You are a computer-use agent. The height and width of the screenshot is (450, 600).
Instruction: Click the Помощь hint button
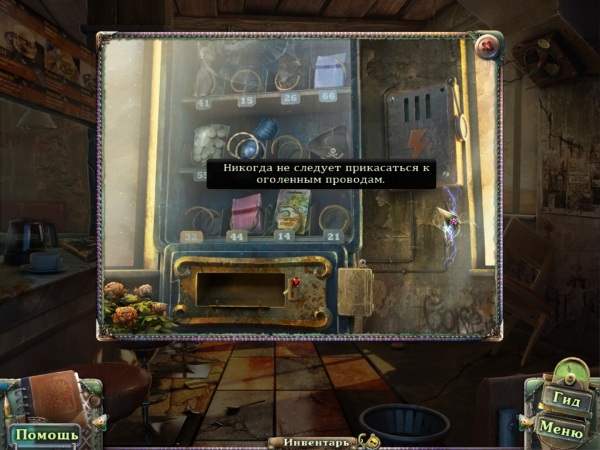(46, 435)
